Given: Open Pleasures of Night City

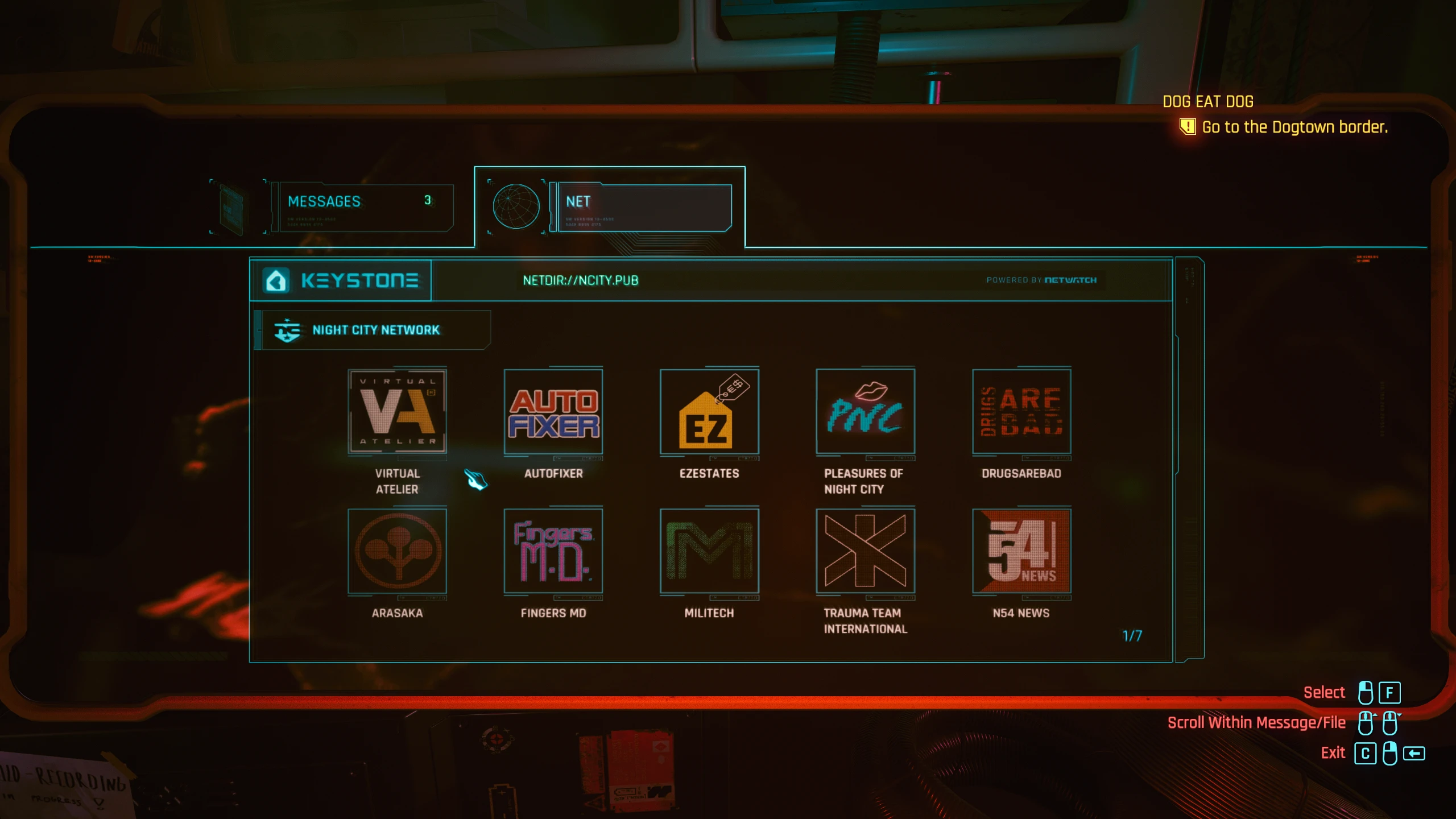Looking at the screenshot, I should click(x=865, y=412).
